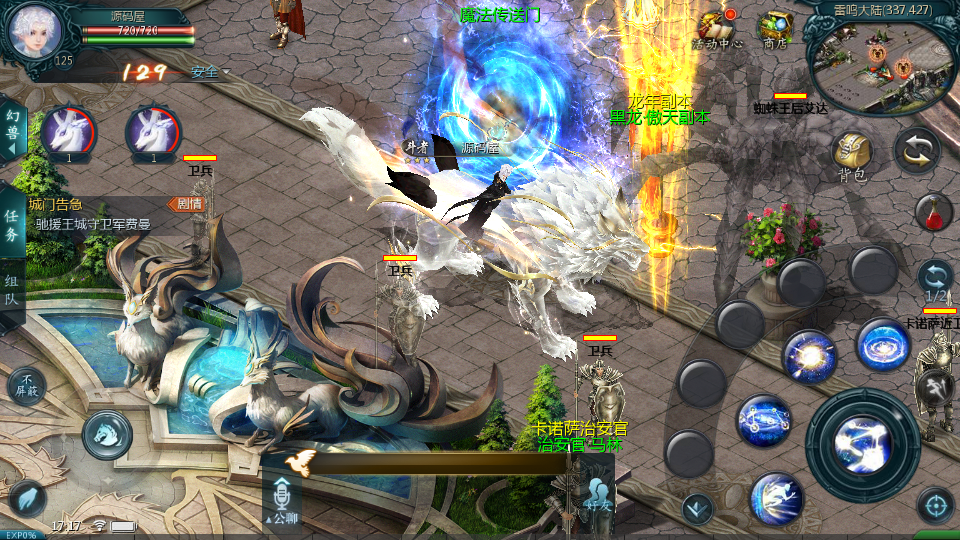Use the running figure dash skill
This screenshot has width=960, height=540.
coord(777,497)
